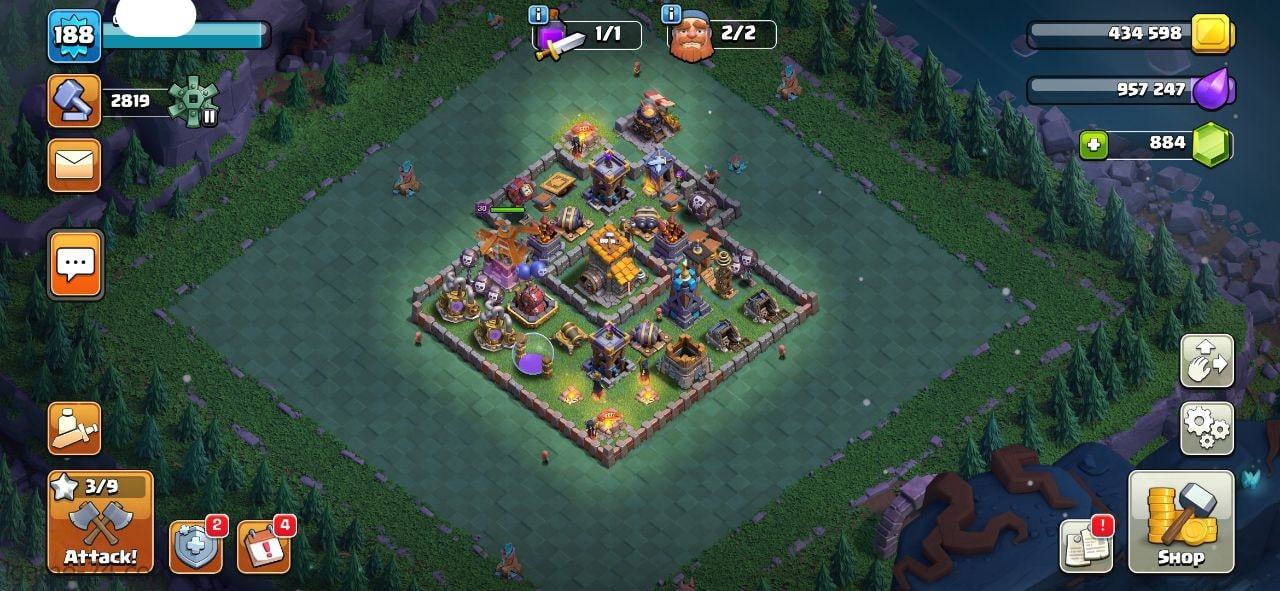Show builder info for 2/2 builders
Screen dimensions: 1280x591
tap(671, 15)
